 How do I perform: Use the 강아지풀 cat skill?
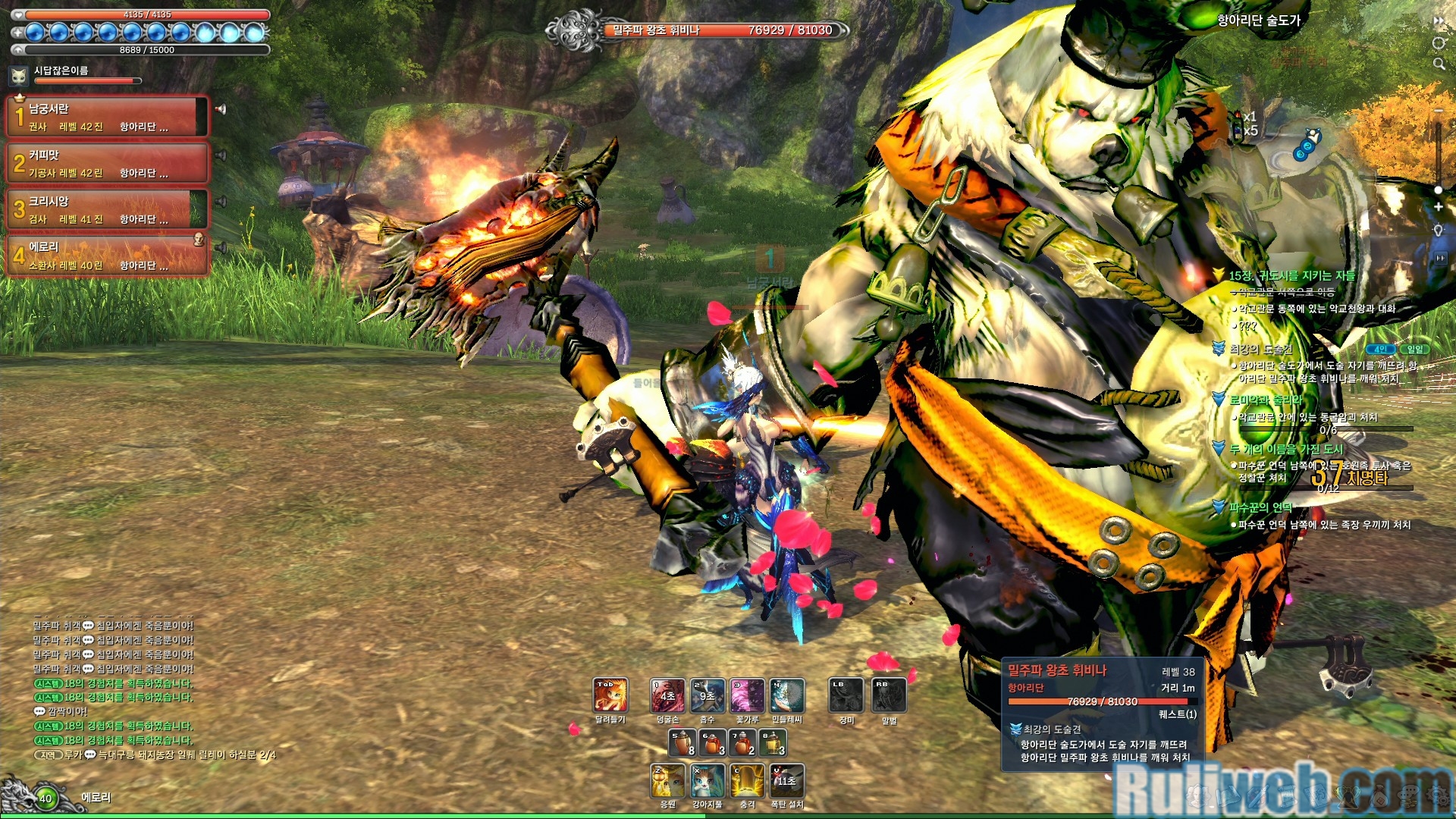point(707,781)
